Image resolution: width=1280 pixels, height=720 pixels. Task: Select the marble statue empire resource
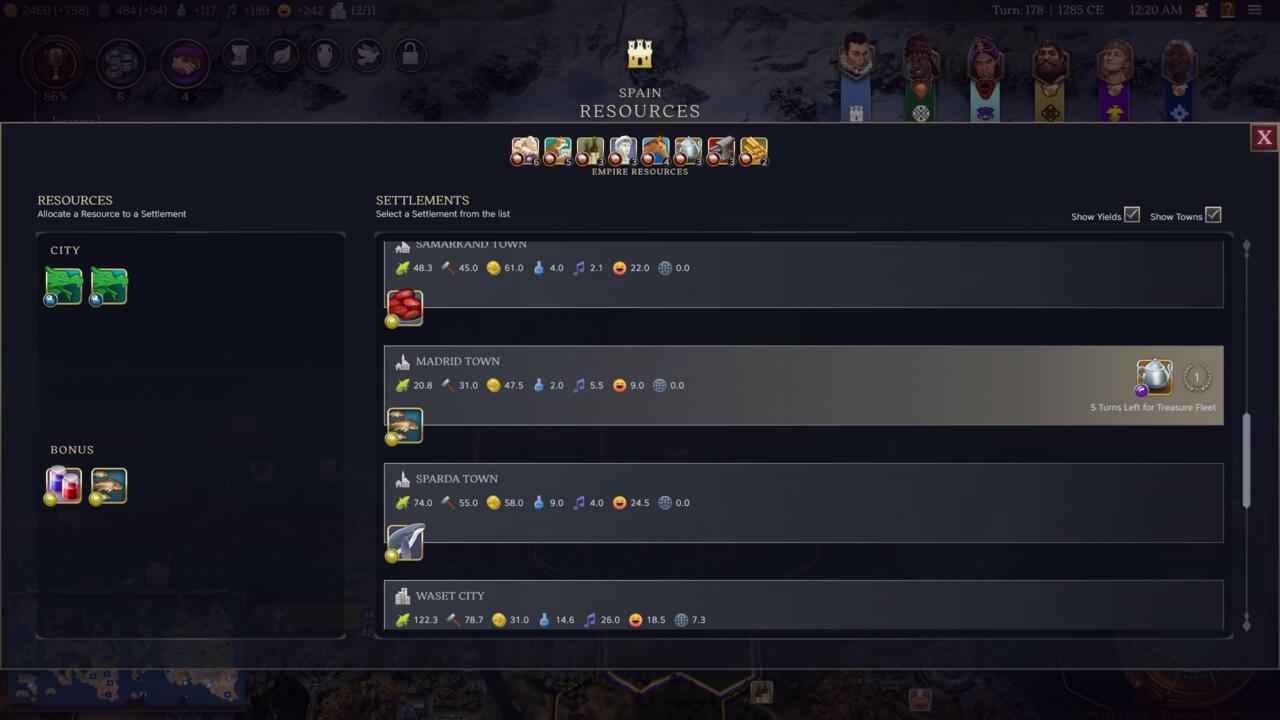[623, 150]
